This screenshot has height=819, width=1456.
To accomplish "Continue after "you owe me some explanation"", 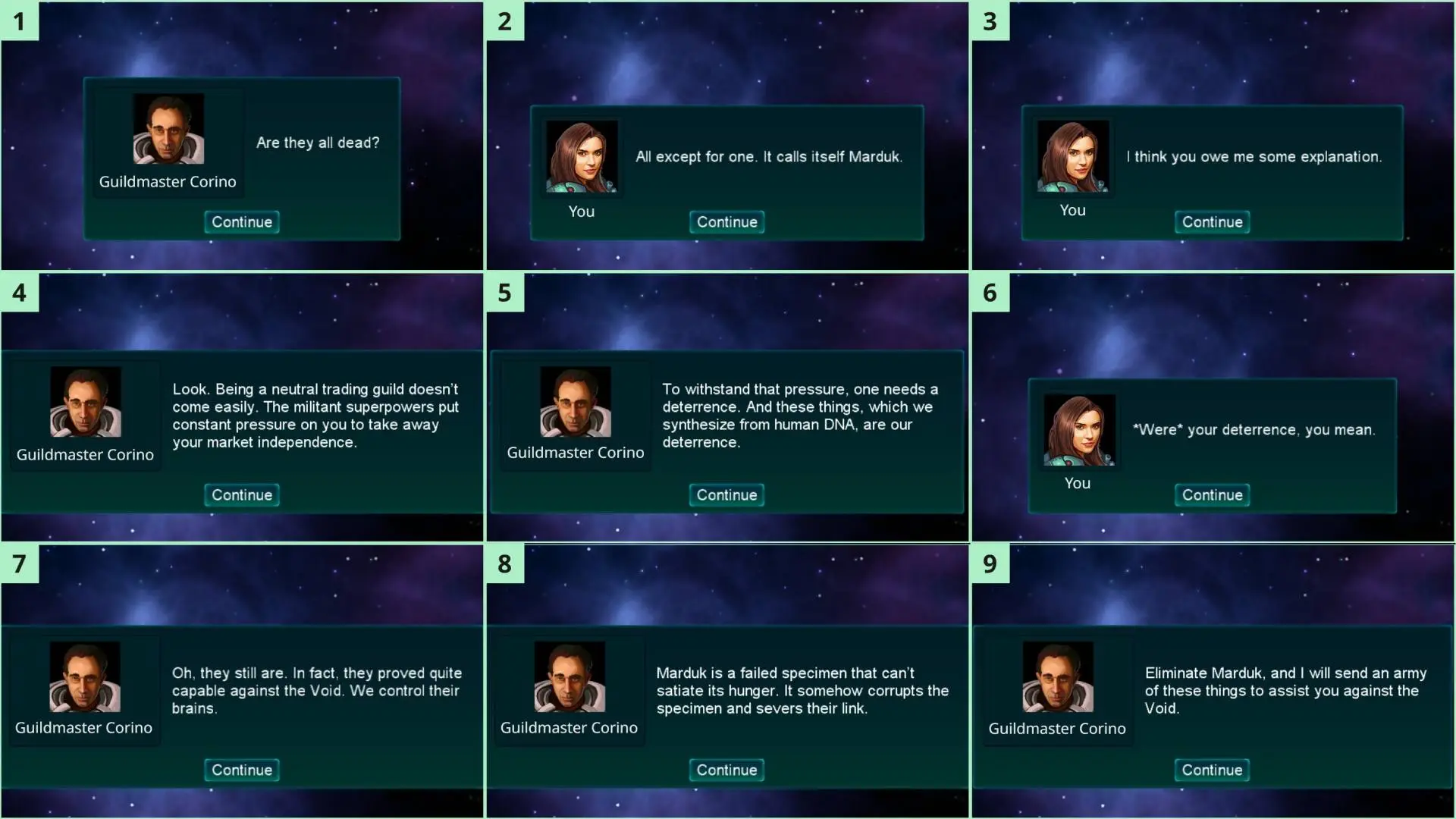I will tap(1212, 222).
